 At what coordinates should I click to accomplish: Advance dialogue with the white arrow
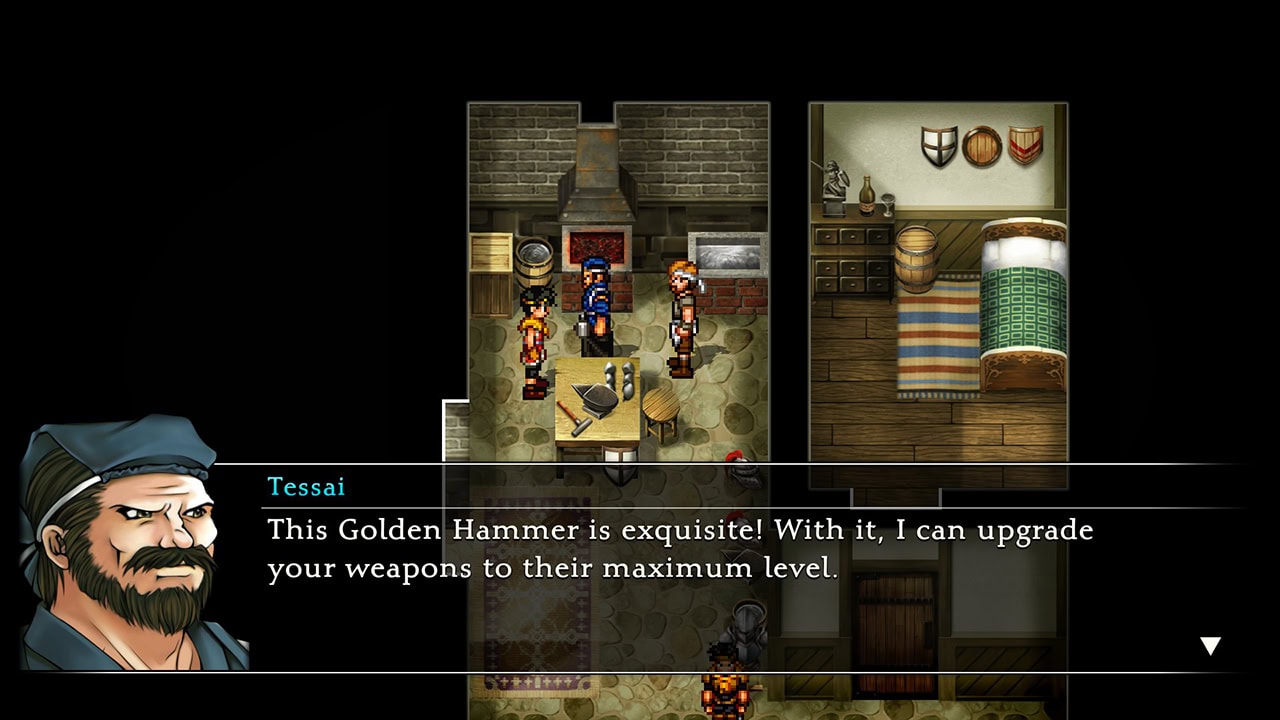click(x=1210, y=646)
